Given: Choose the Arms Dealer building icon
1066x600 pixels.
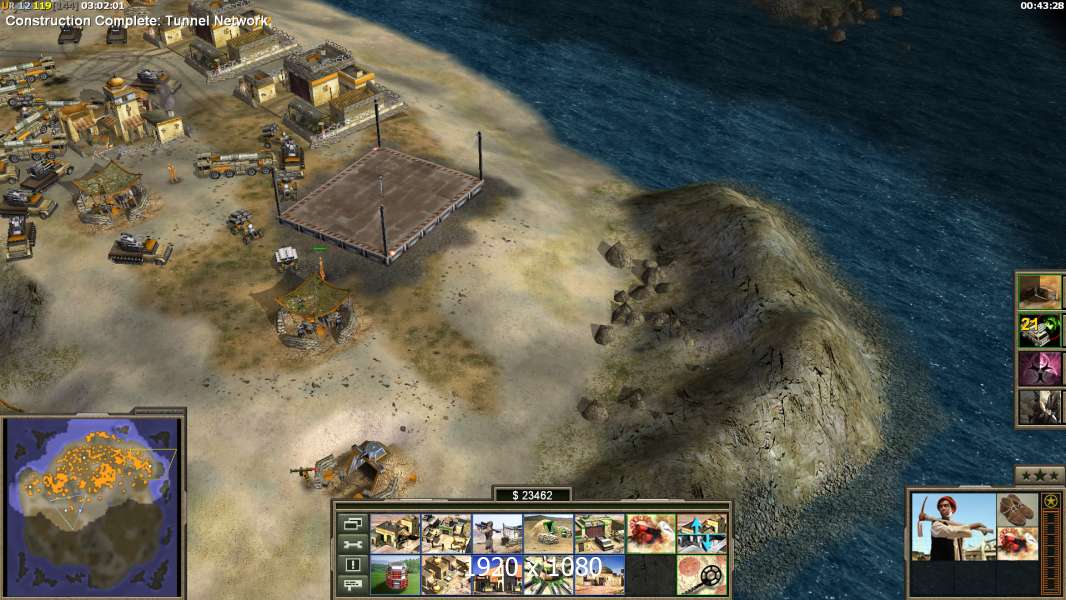Looking at the screenshot, I should [x=599, y=534].
